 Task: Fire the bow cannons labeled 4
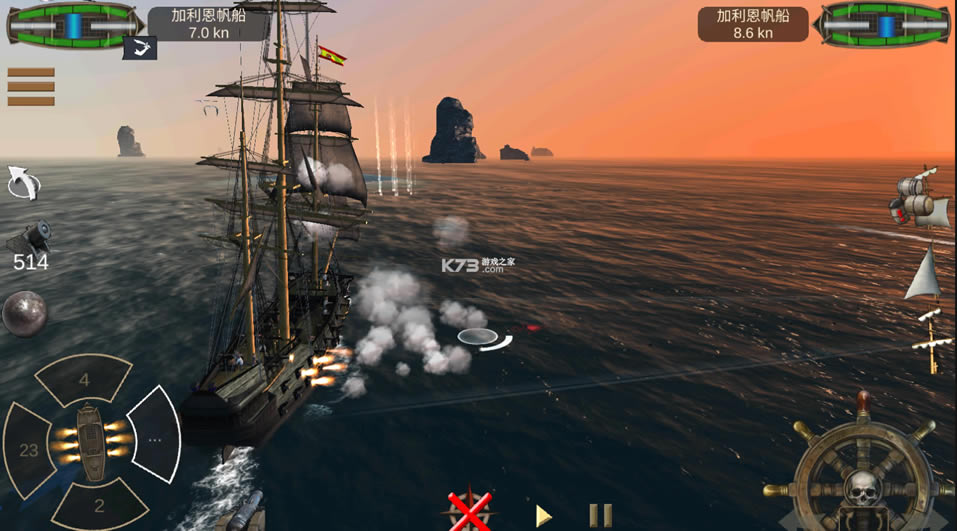point(84,380)
